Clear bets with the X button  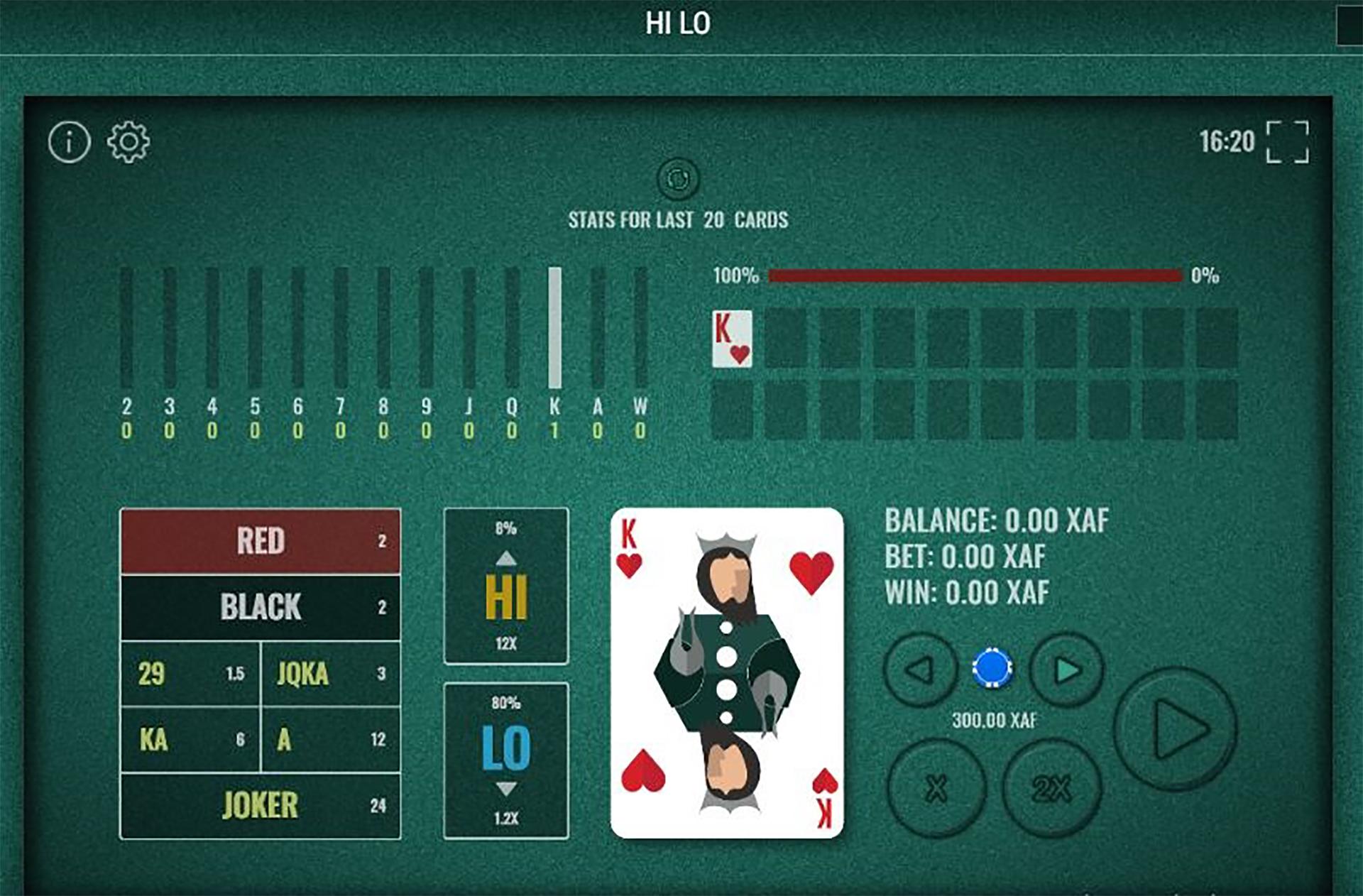click(x=936, y=788)
